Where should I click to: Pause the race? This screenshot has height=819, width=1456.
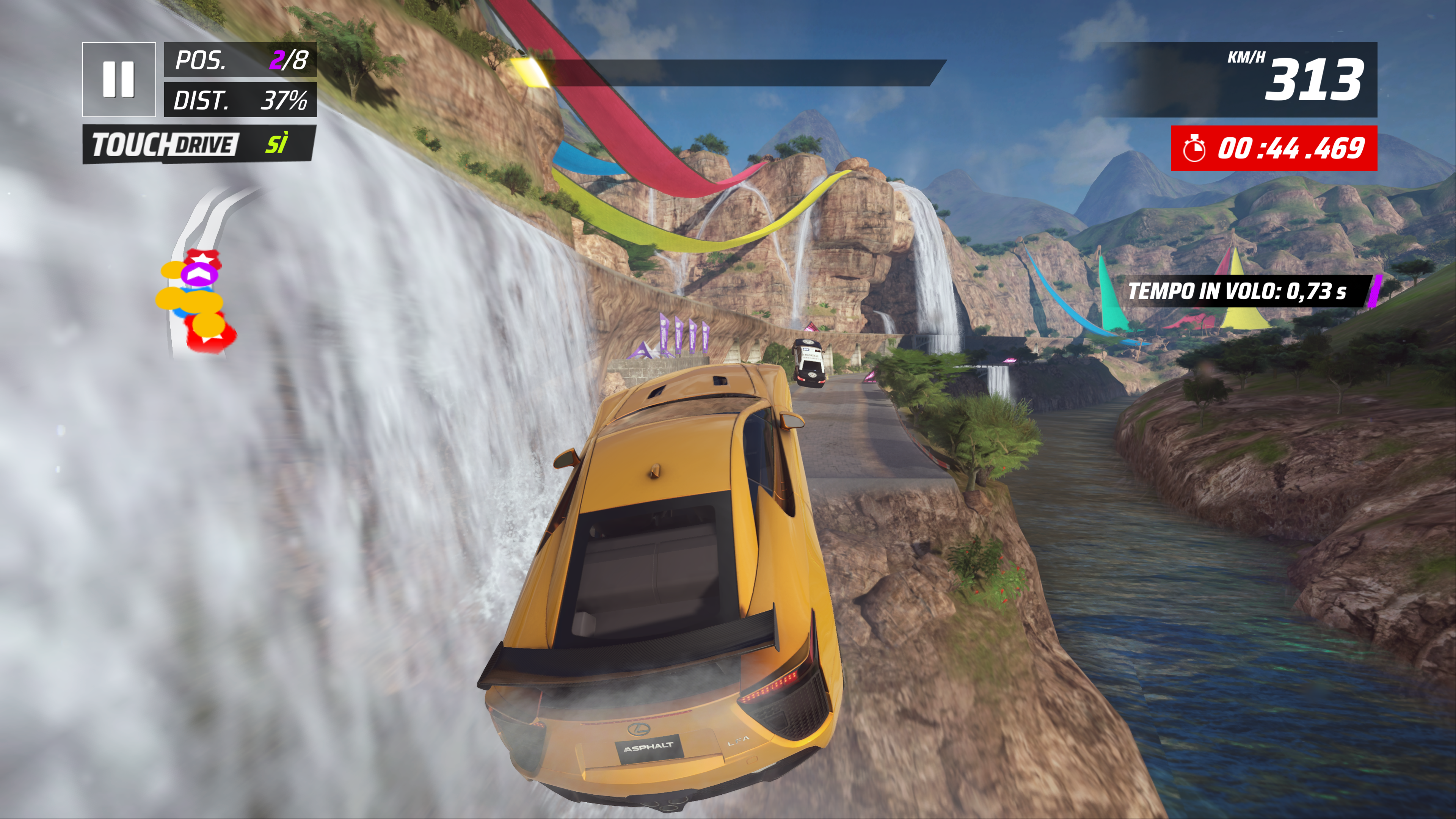[119, 79]
